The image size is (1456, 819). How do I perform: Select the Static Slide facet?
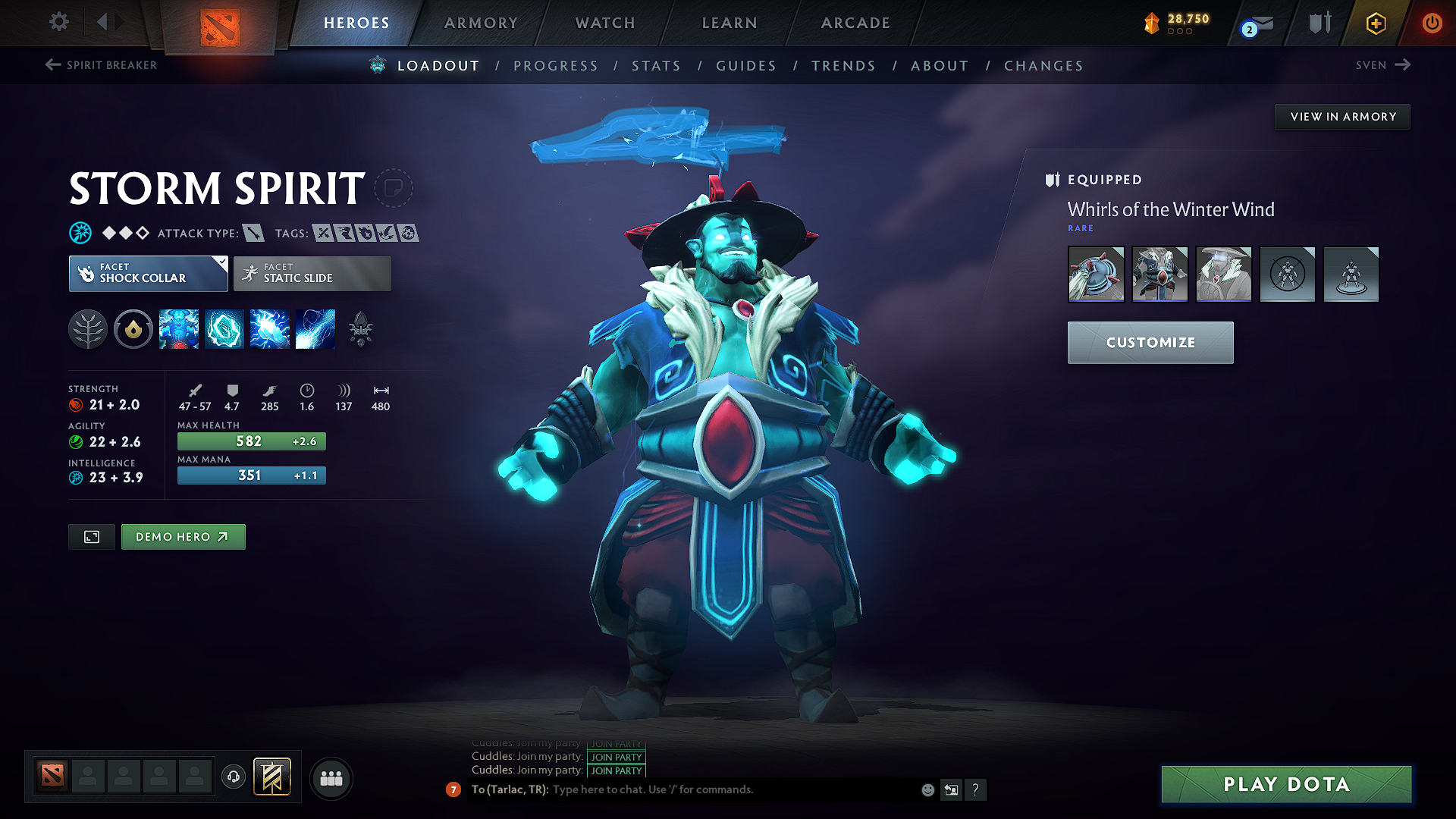311,274
